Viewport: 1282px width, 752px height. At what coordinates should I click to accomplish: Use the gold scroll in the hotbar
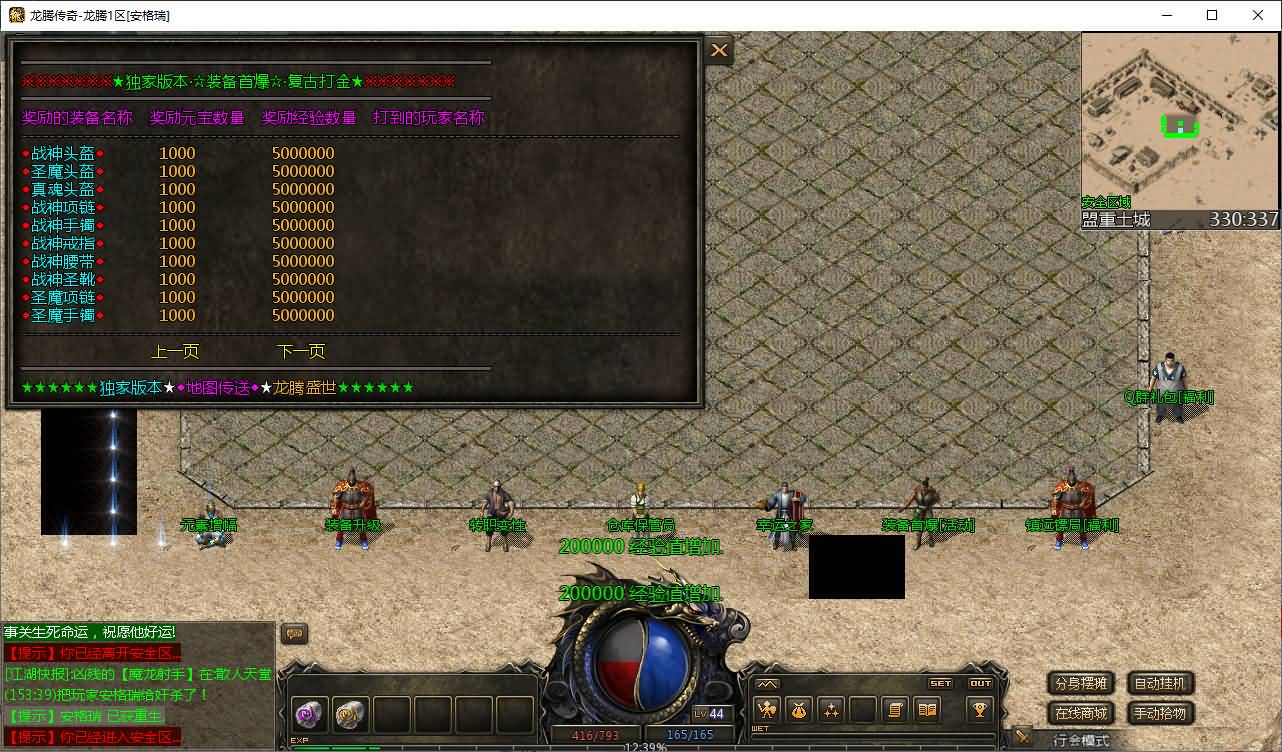(351, 714)
